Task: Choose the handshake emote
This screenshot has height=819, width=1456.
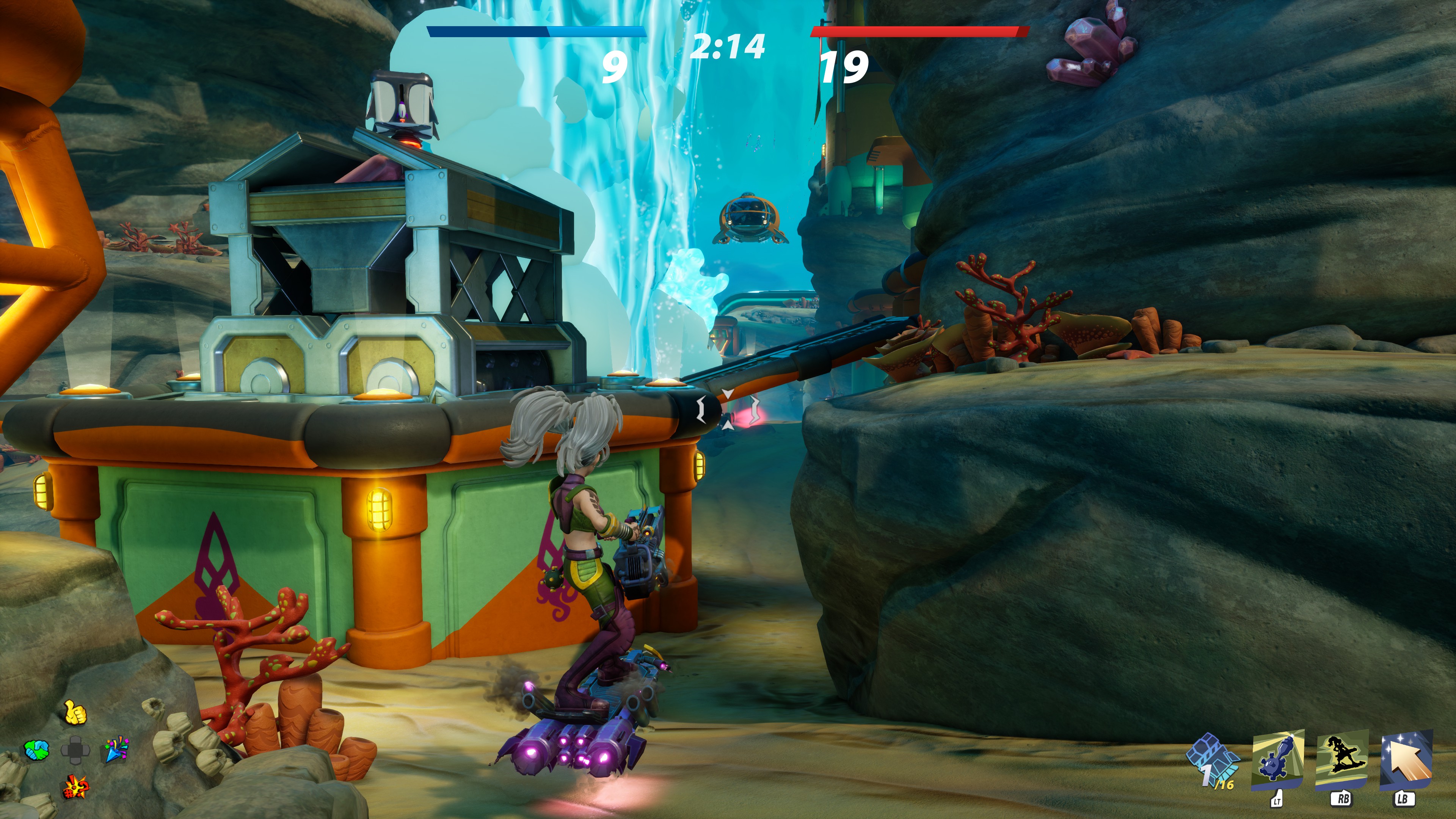Action: pyautogui.click(x=37, y=751)
